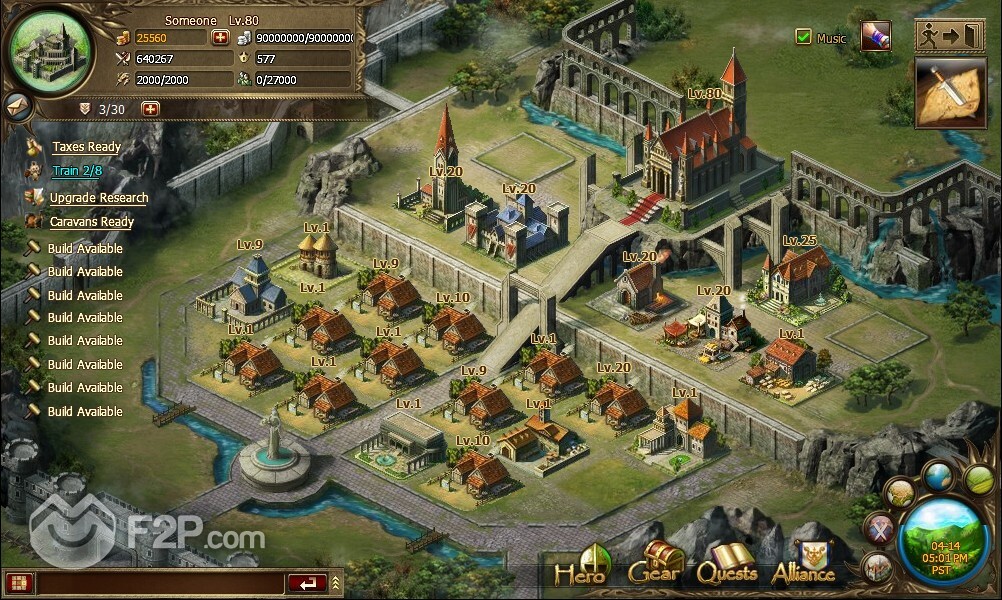Open the sword and map scroll button
Image resolution: width=1002 pixels, height=600 pixels.
click(950, 93)
